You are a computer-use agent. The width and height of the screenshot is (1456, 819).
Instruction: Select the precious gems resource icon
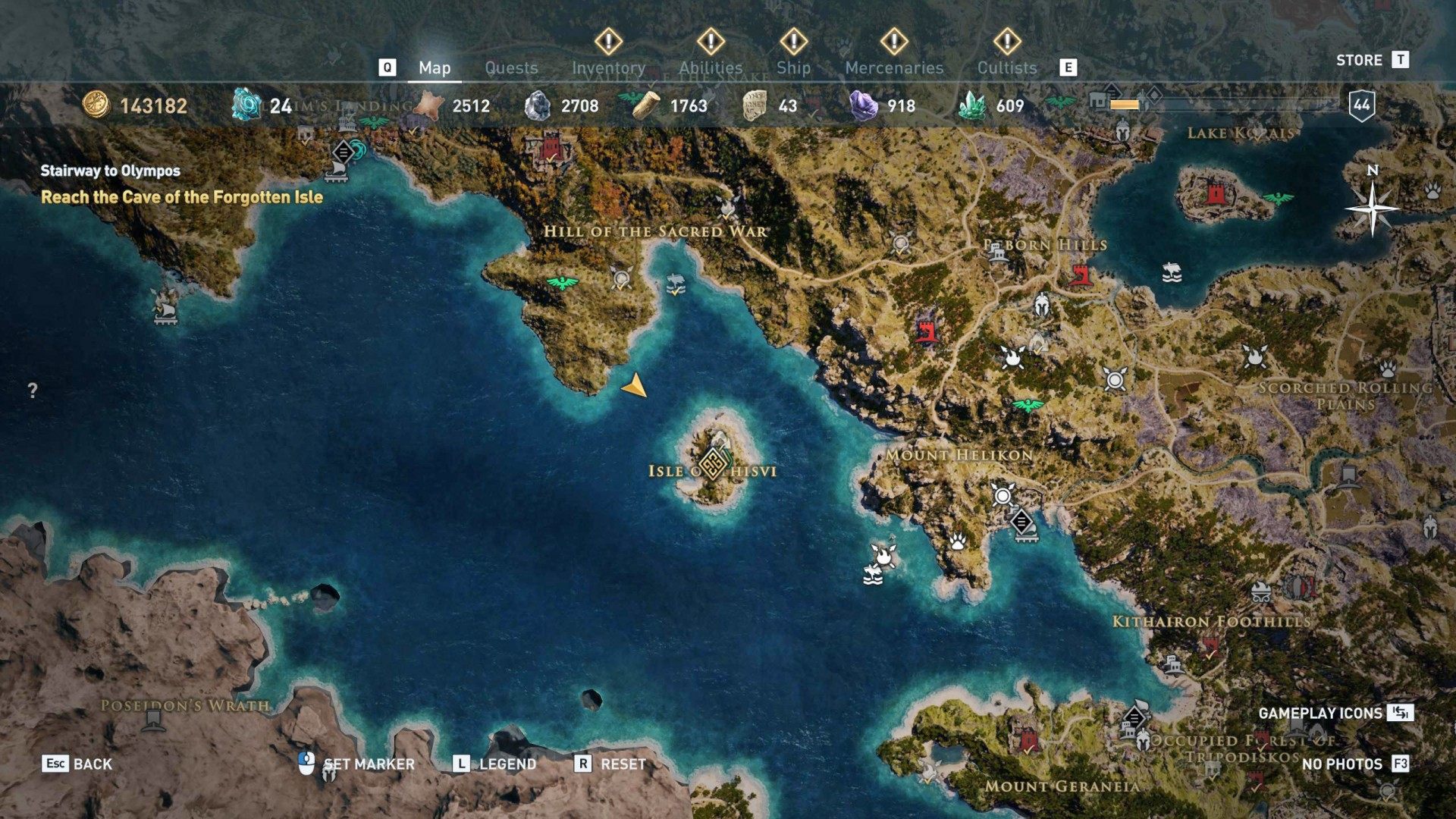[x=864, y=105]
